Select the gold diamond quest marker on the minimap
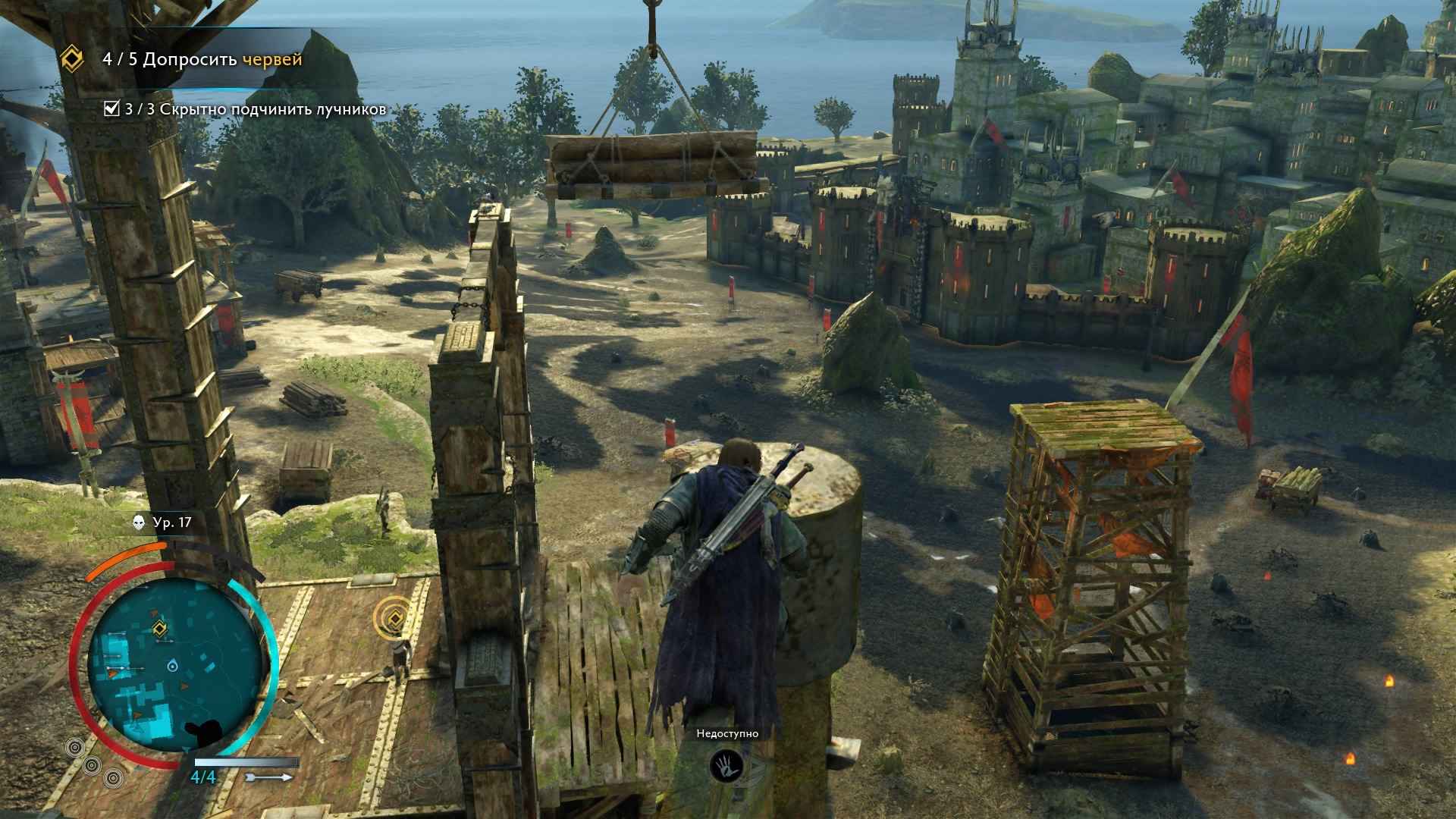Viewport: 1456px width, 819px height. (x=158, y=627)
